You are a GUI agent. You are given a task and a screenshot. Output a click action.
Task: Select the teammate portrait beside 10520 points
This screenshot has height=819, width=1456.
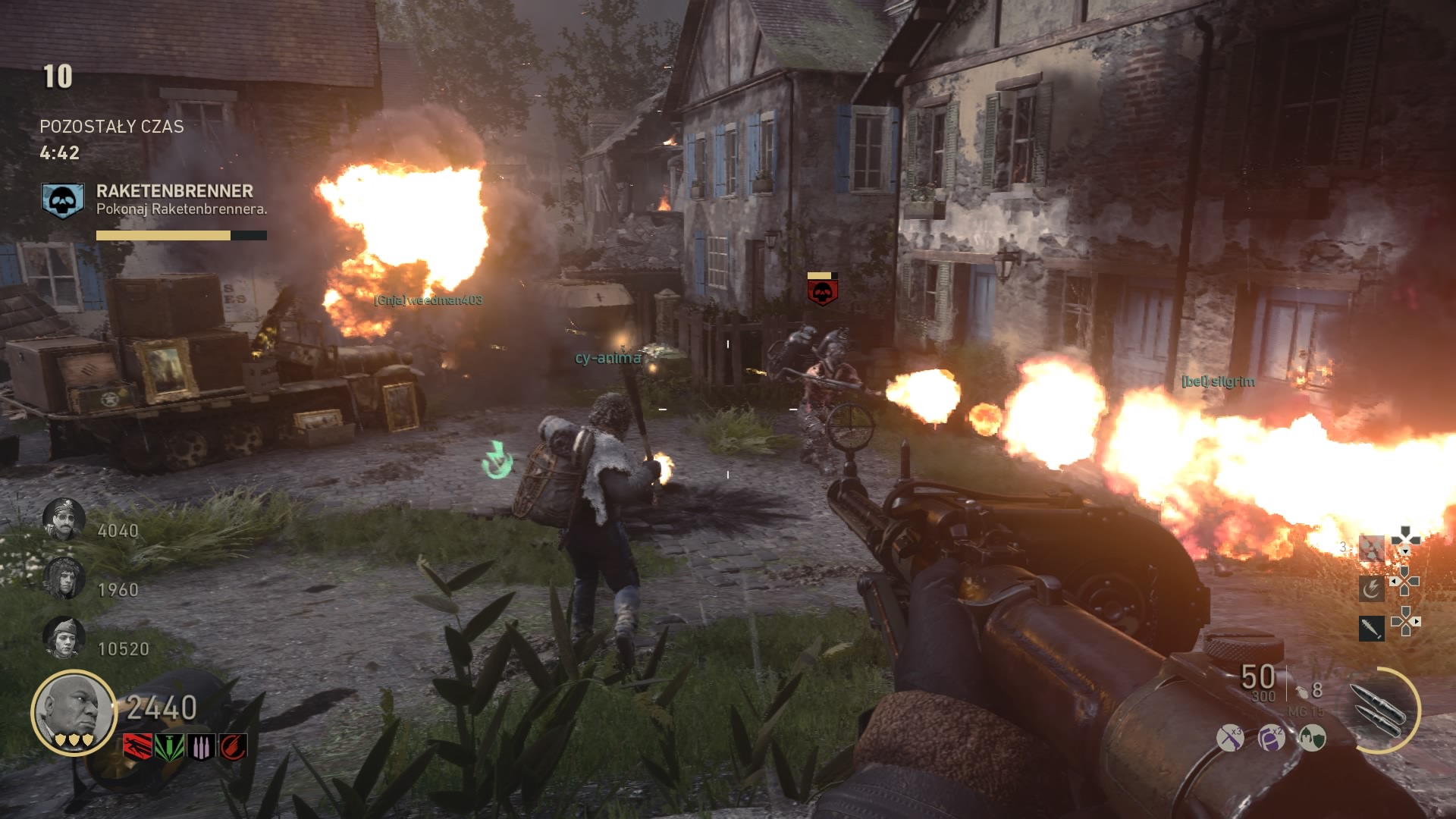[64, 637]
